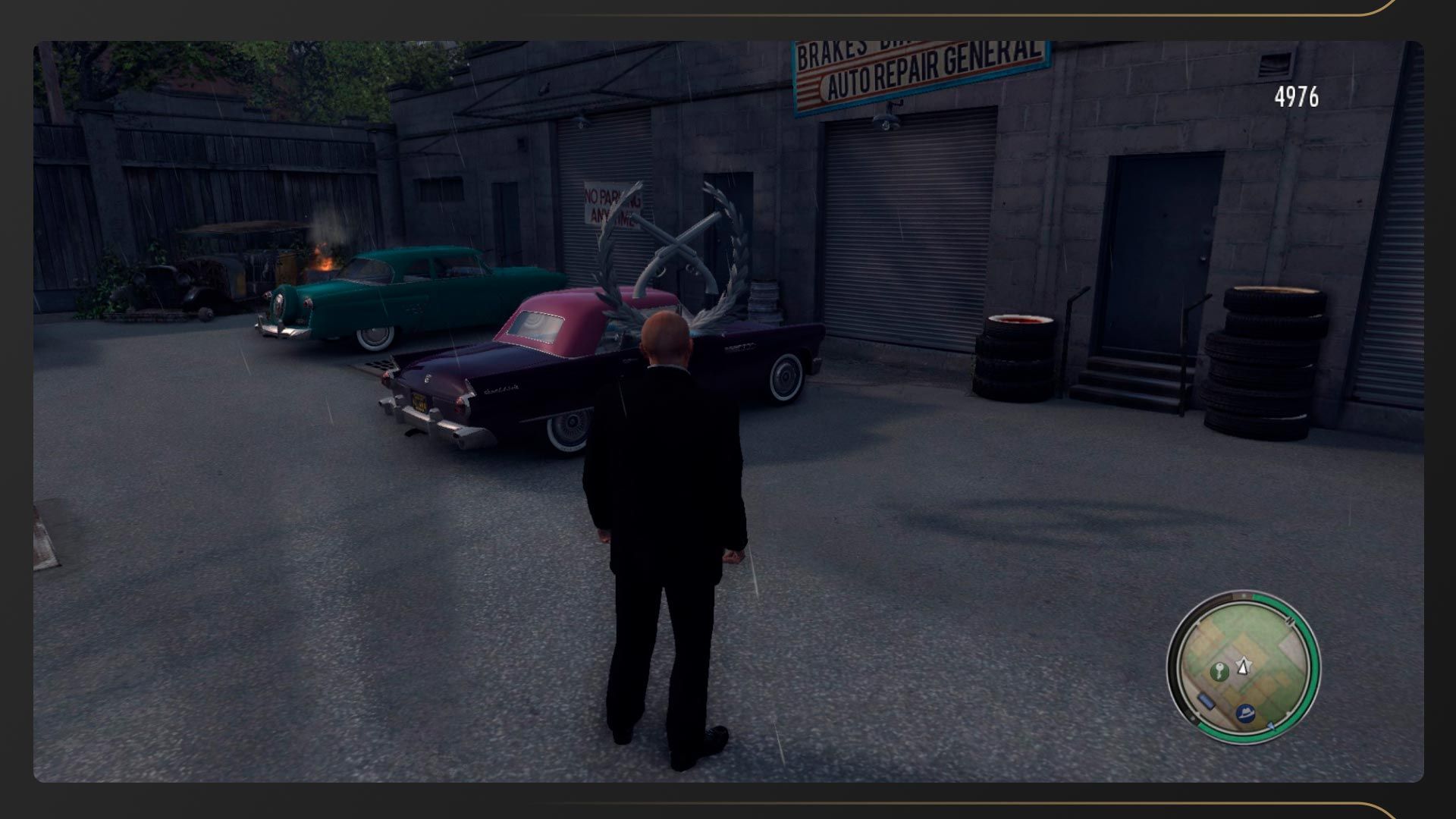Image resolution: width=1456 pixels, height=819 pixels.
Task: Select the blue fedora hat minimap marker
Action: click(1245, 714)
